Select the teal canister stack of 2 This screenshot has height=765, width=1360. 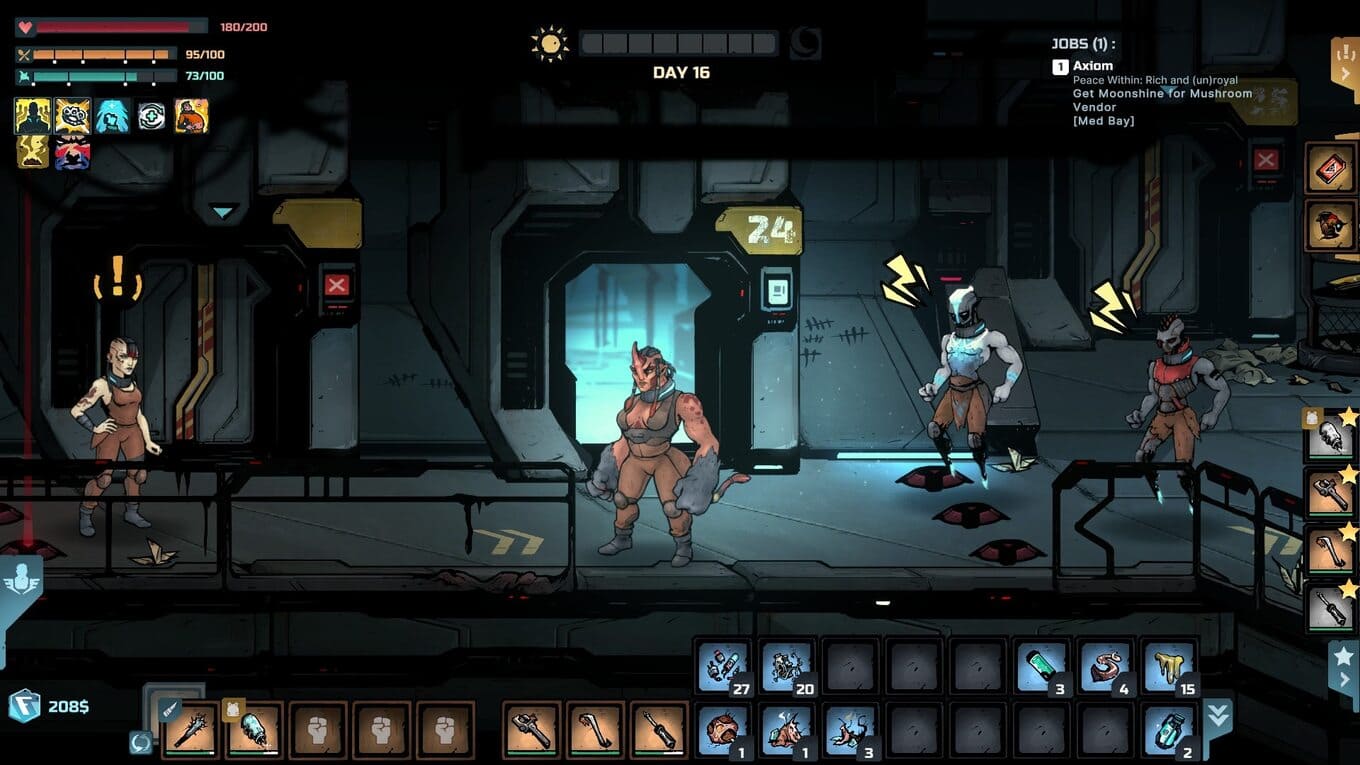point(1169,730)
